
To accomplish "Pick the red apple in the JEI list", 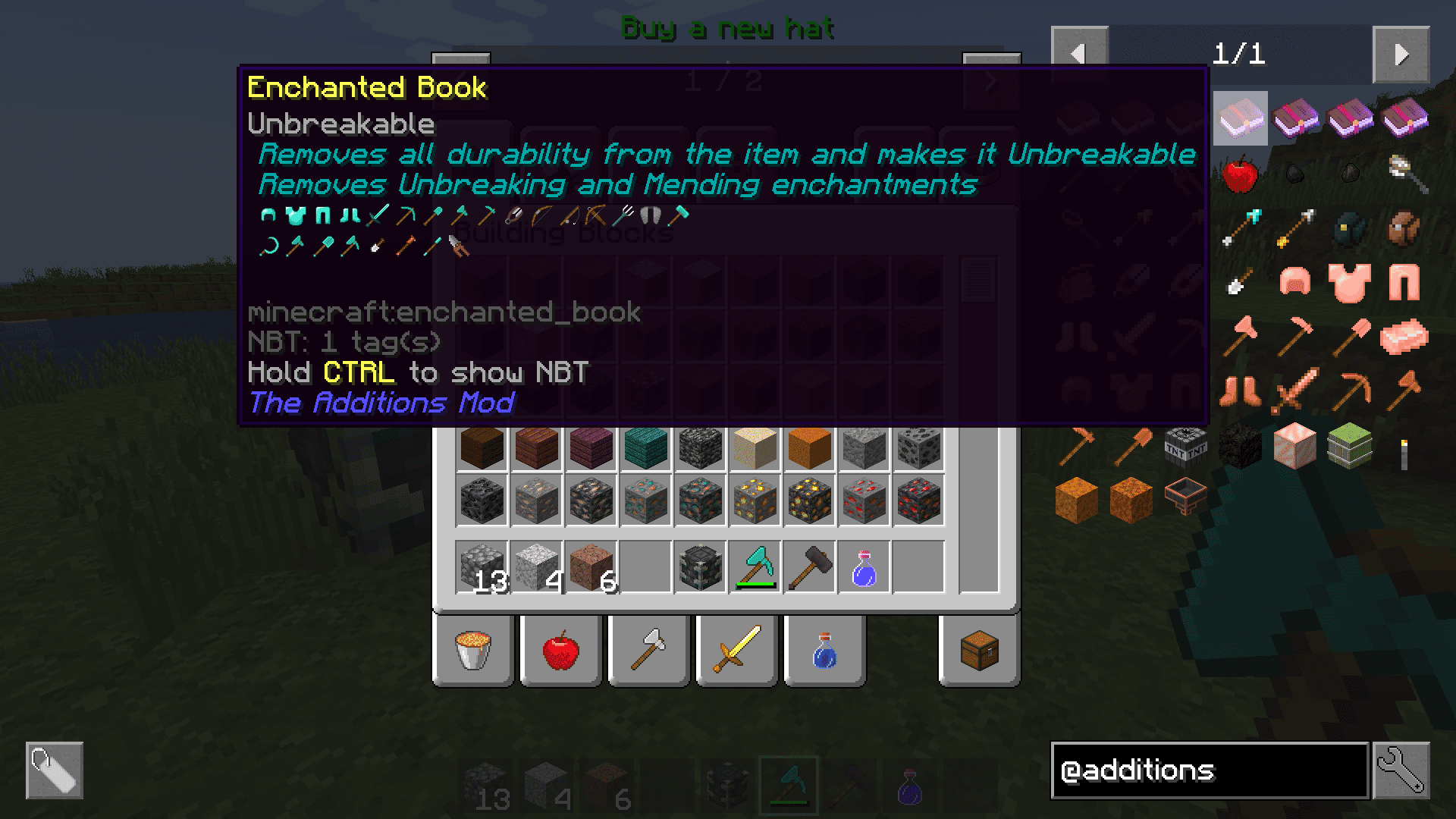I will (1240, 174).
